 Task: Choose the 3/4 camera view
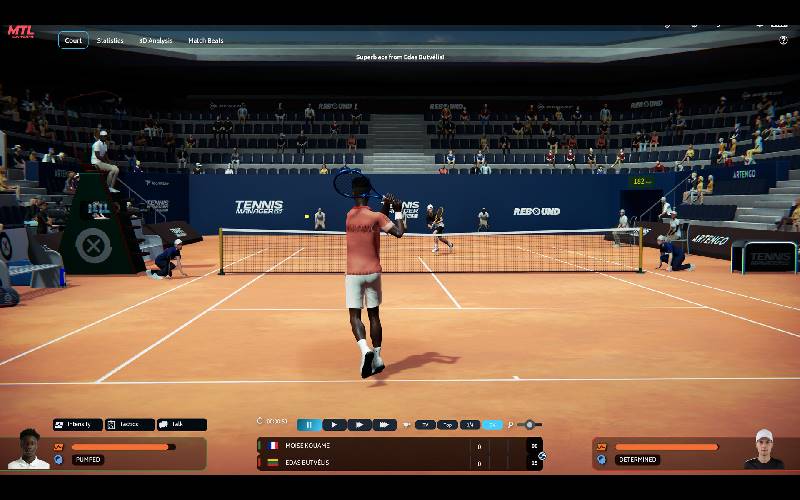[470, 425]
